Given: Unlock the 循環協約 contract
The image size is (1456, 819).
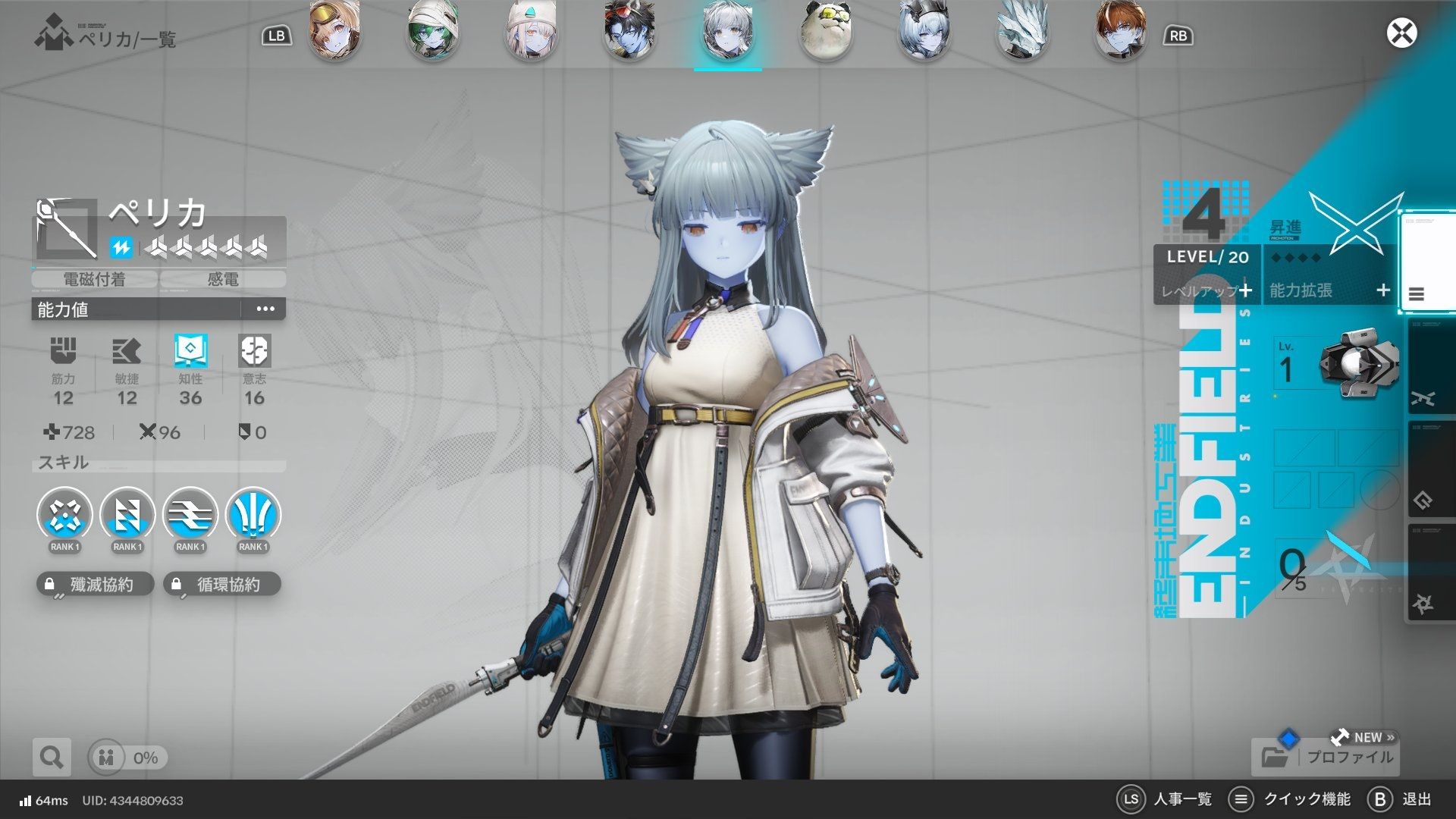Looking at the screenshot, I should click(x=221, y=584).
